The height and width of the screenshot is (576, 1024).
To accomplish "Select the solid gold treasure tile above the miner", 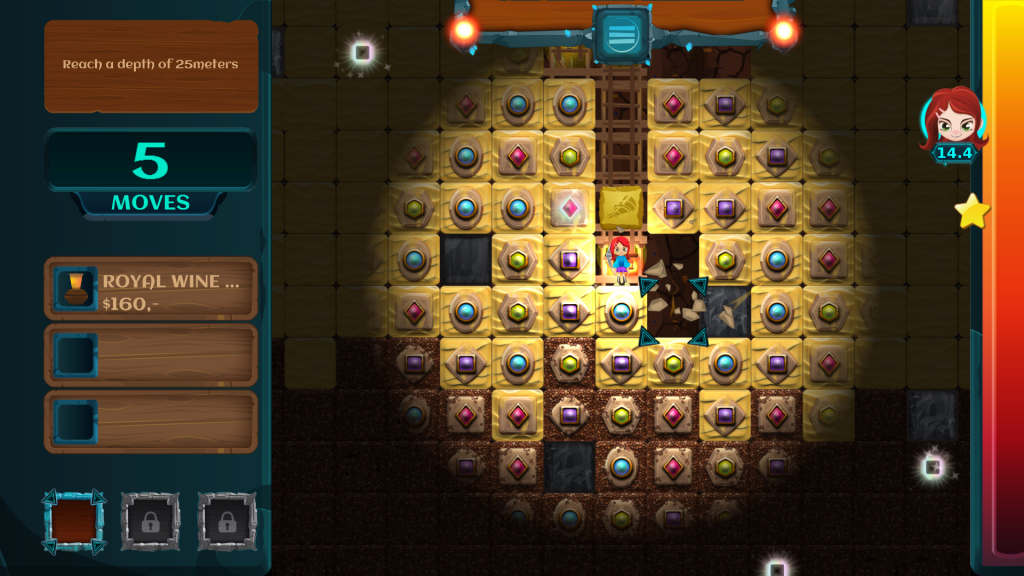I will click(621, 208).
